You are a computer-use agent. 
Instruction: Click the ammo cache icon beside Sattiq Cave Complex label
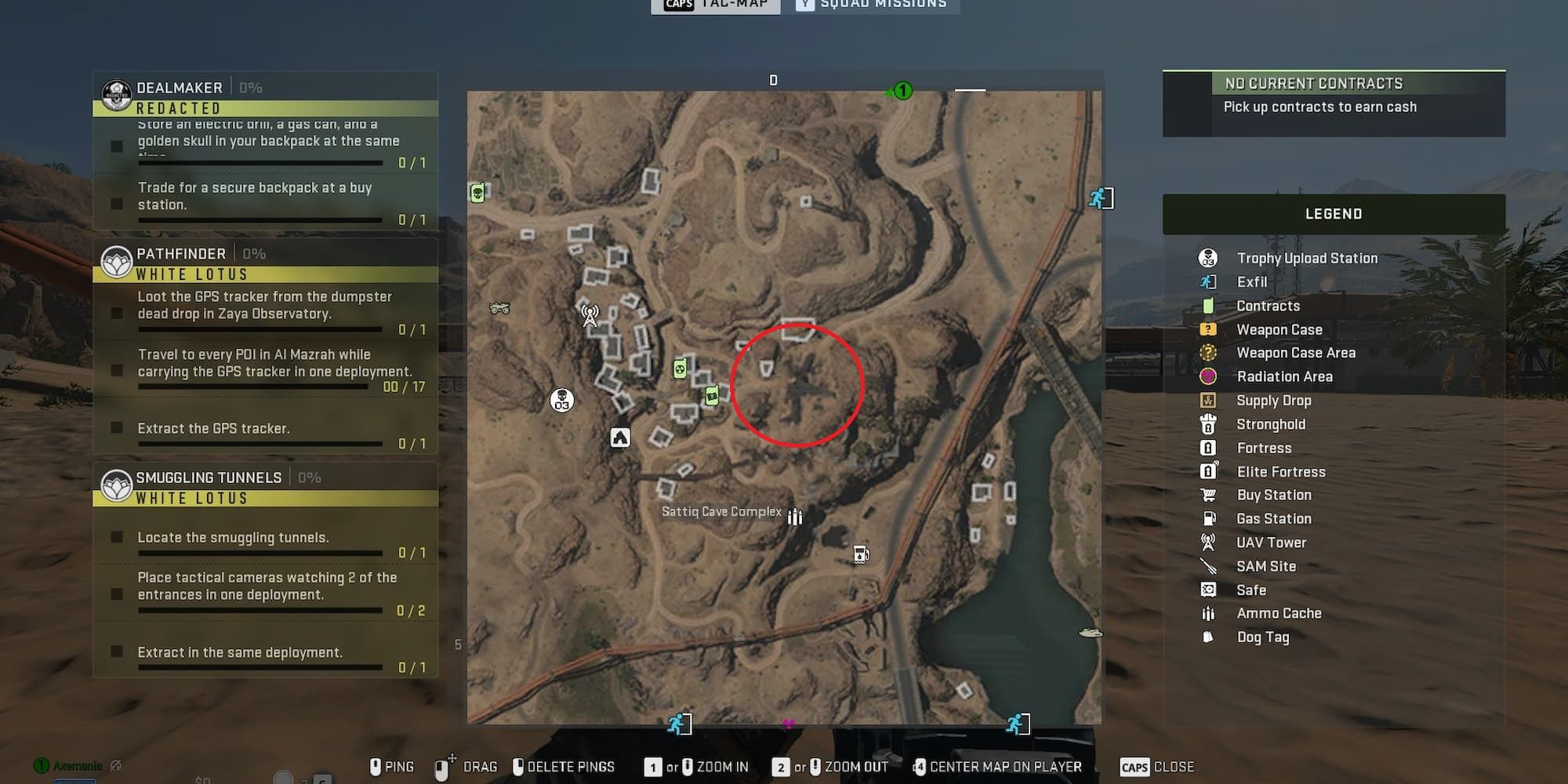coord(795,517)
